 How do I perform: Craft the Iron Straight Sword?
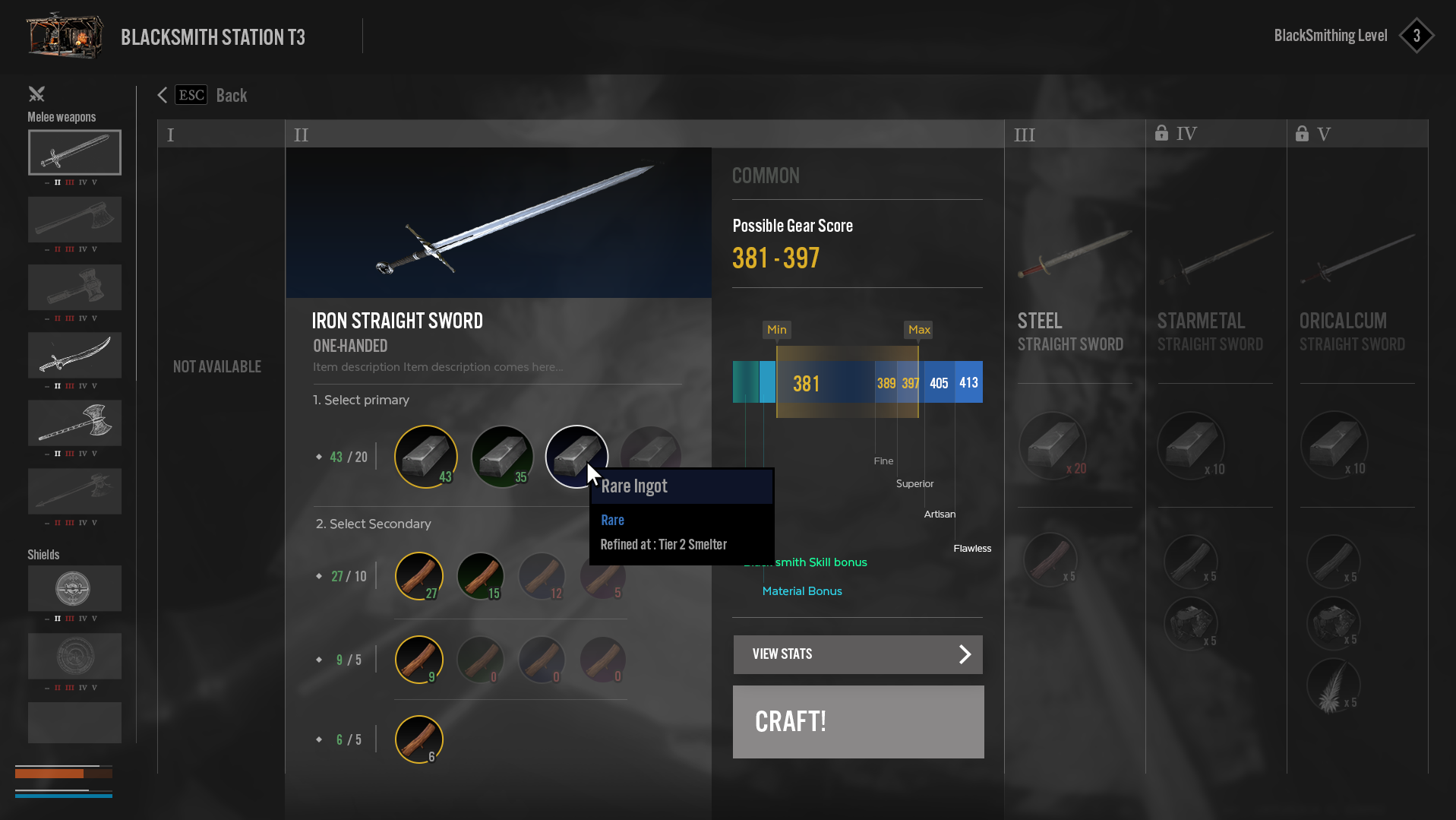point(857,721)
